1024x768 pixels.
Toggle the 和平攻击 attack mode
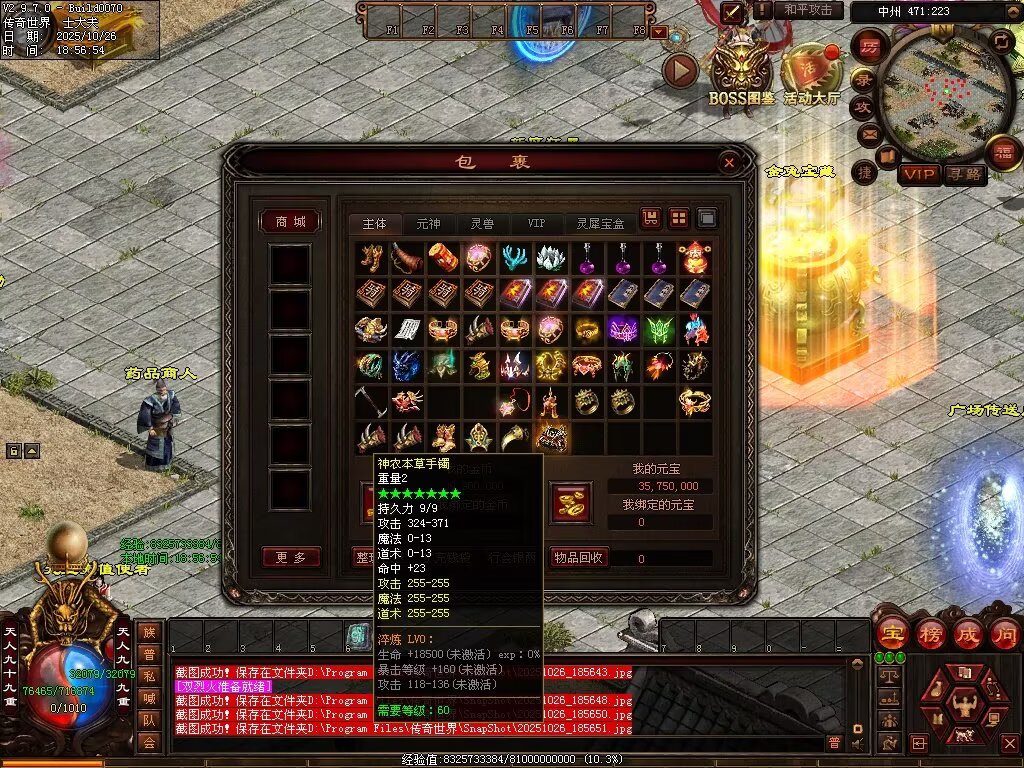[808, 10]
